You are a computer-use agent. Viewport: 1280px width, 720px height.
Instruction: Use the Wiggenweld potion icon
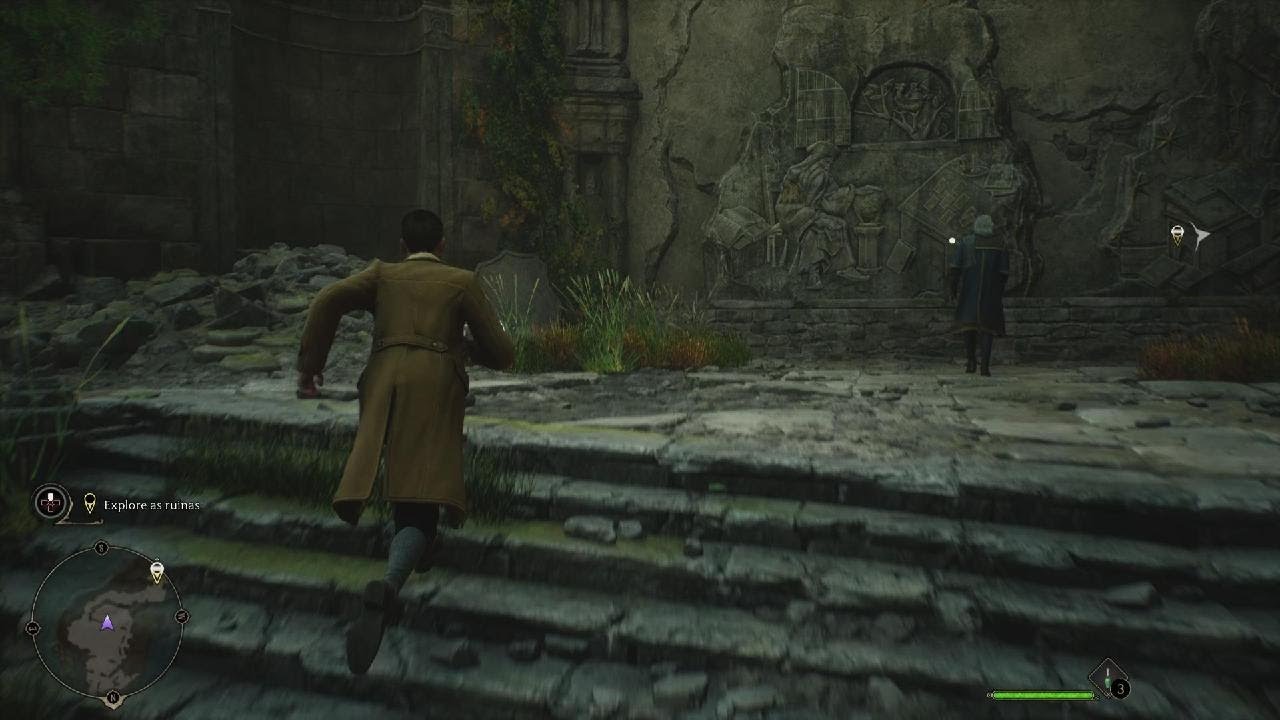coord(1108,678)
